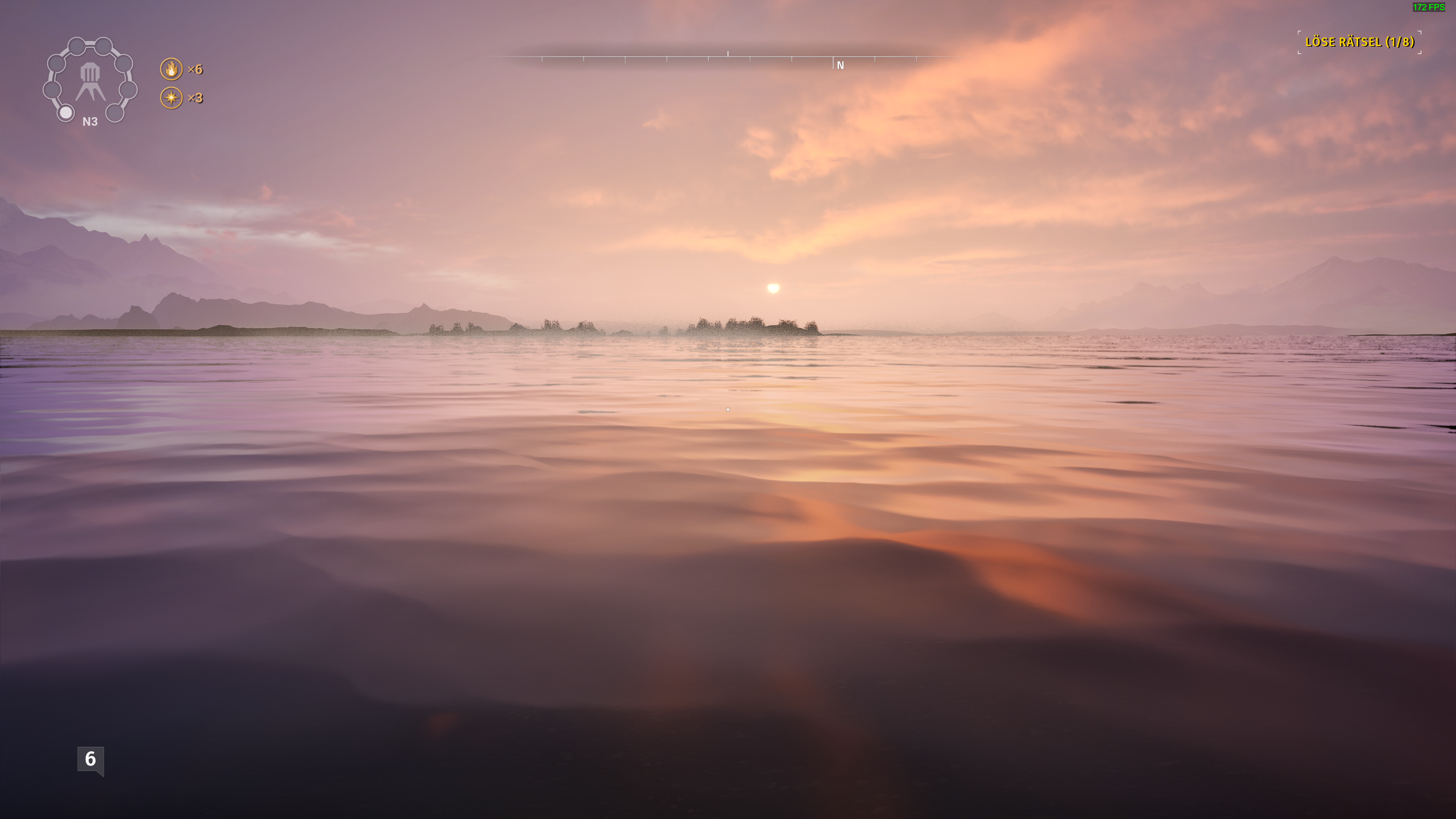Click the sun on the horizon

(x=773, y=289)
